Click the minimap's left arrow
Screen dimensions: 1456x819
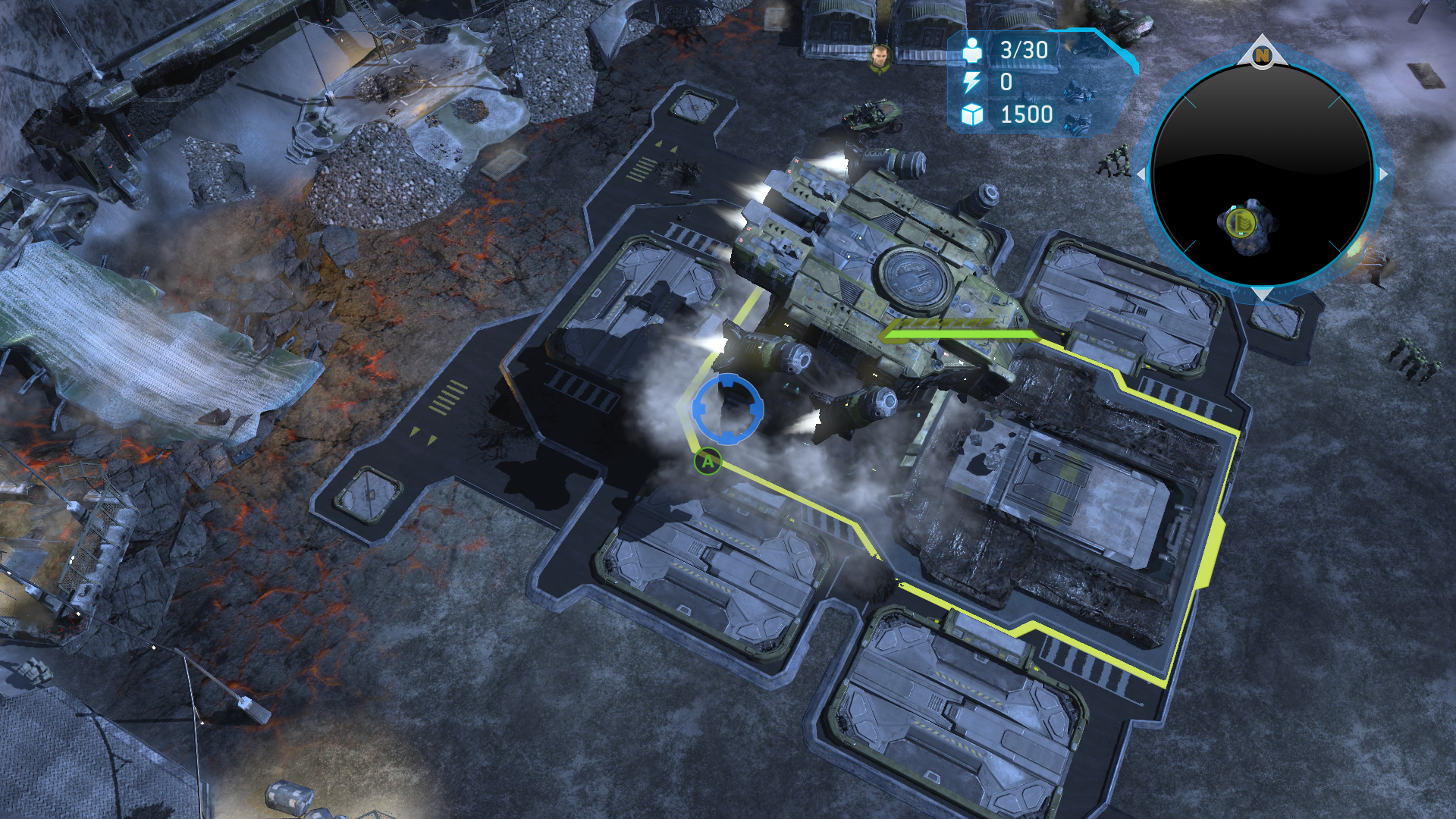[x=1141, y=174]
